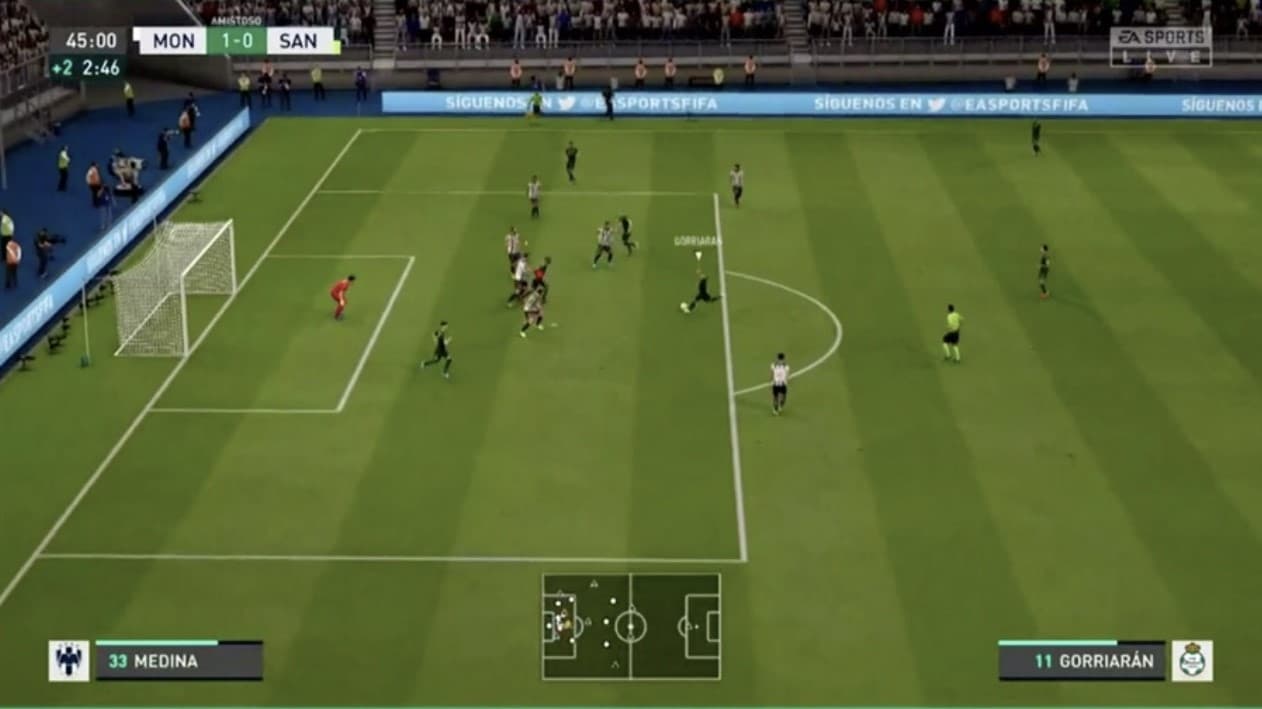The height and width of the screenshot is (709, 1262).
Task: Click the Santos Laguna club crest icon
Action: point(1192,660)
